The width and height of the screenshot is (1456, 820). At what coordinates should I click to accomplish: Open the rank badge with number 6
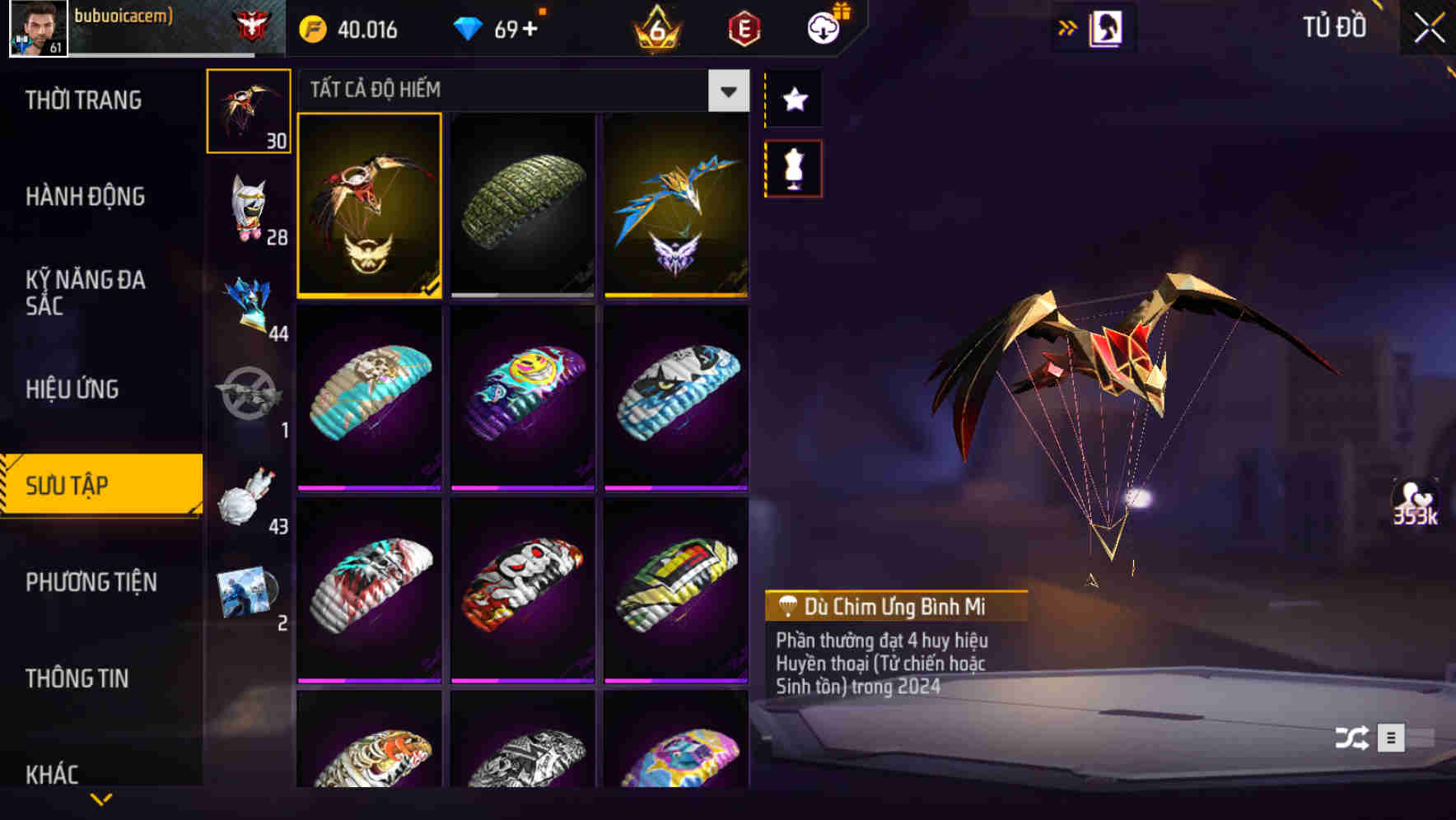click(653, 28)
